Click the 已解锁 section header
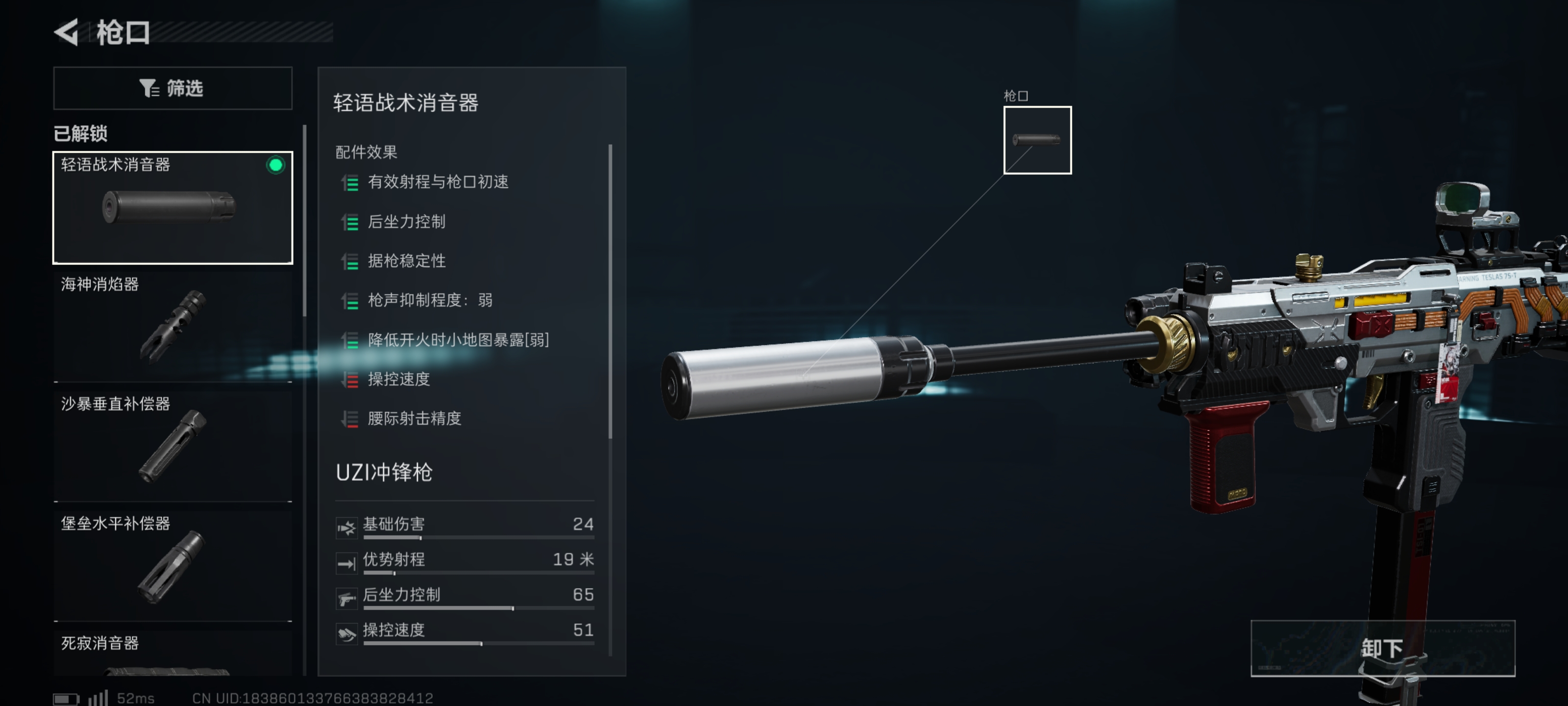Viewport: 1568px width, 706px height. (80, 135)
